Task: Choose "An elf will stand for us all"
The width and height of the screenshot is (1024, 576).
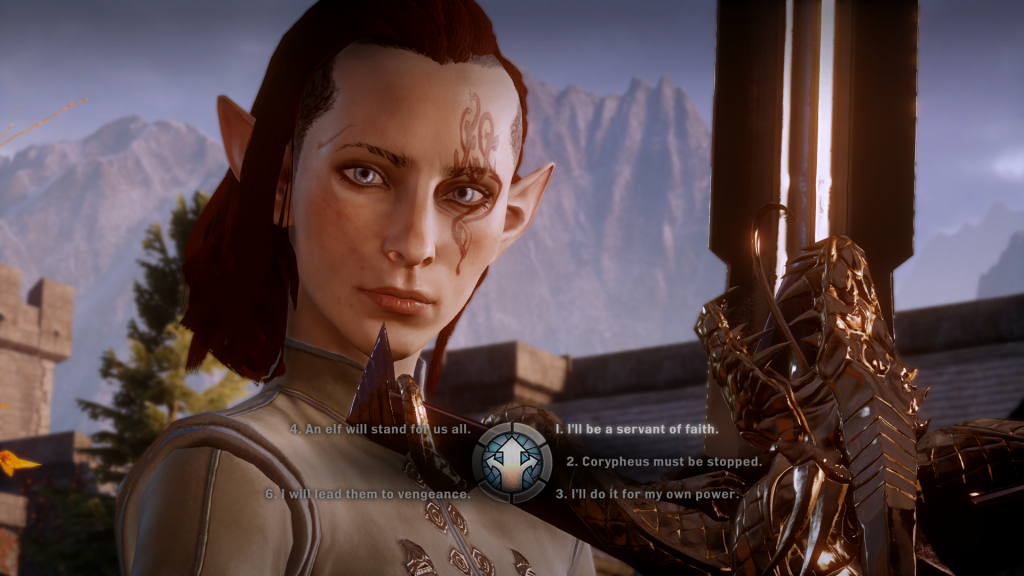Action: click(377, 429)
